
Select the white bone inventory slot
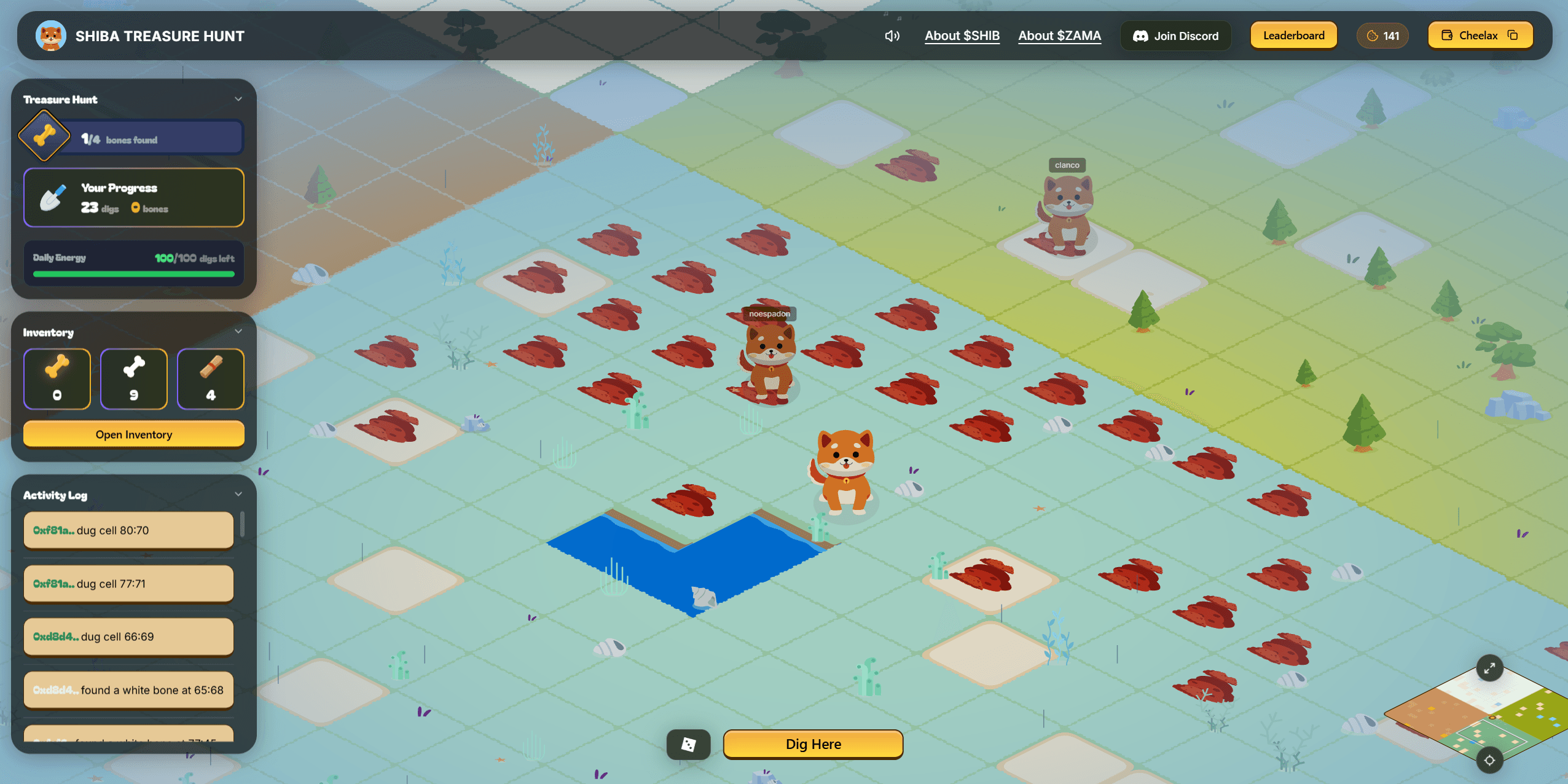tap(134, 378)
